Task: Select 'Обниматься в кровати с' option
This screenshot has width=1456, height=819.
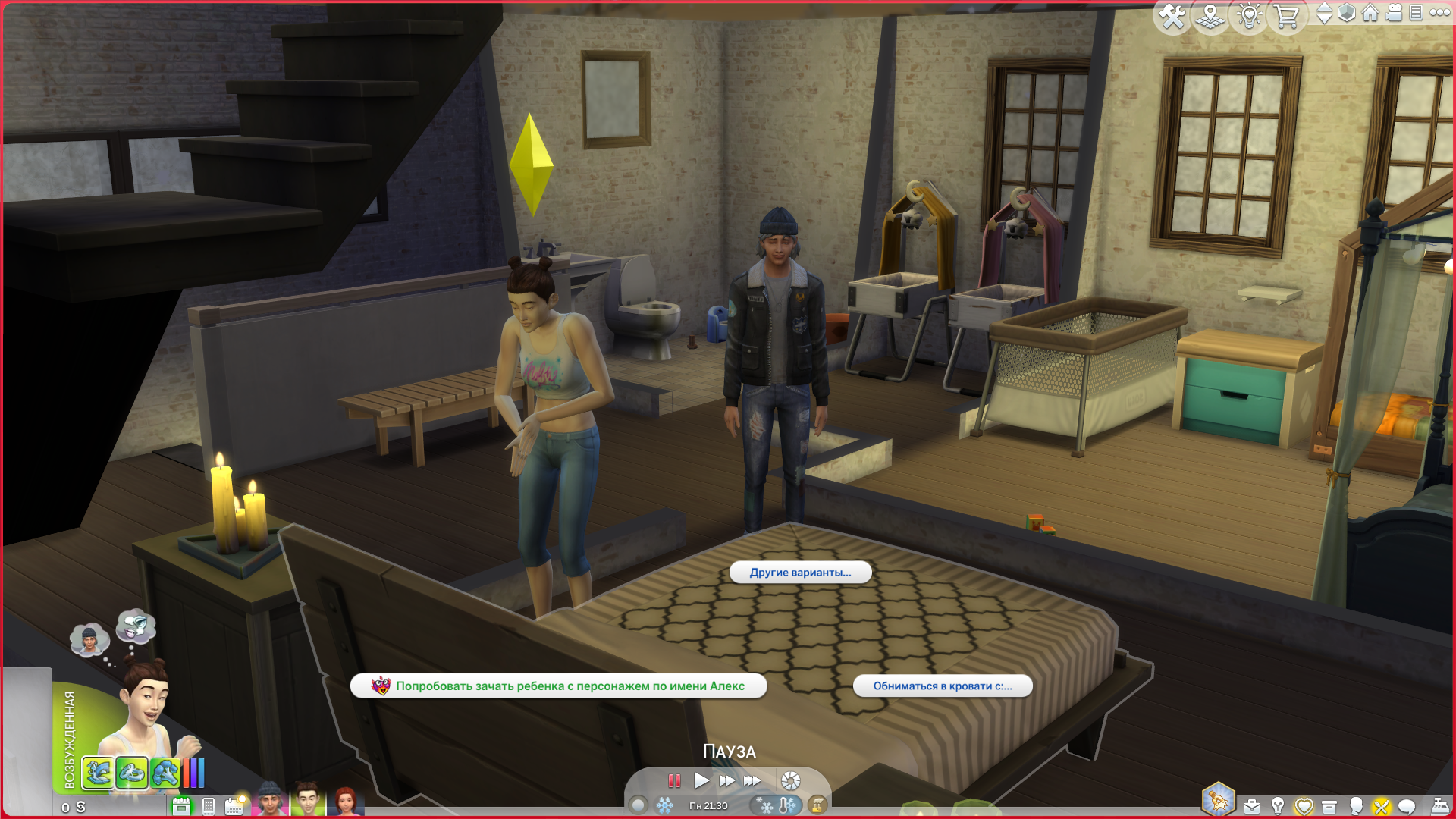Action: [x=942, y=686]
